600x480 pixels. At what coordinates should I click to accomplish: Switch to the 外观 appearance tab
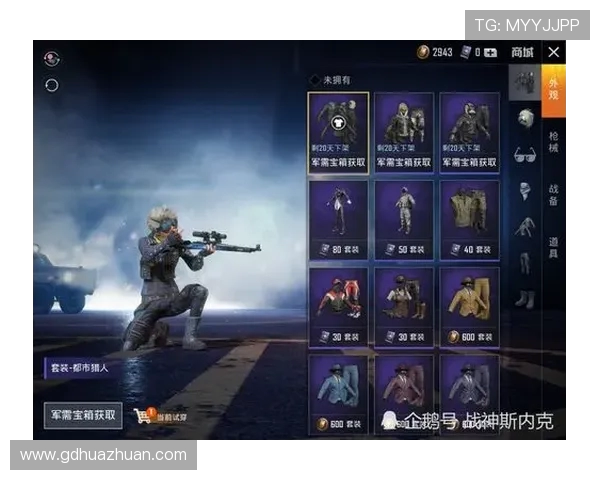pyautogui.click(x=554, y=90)
